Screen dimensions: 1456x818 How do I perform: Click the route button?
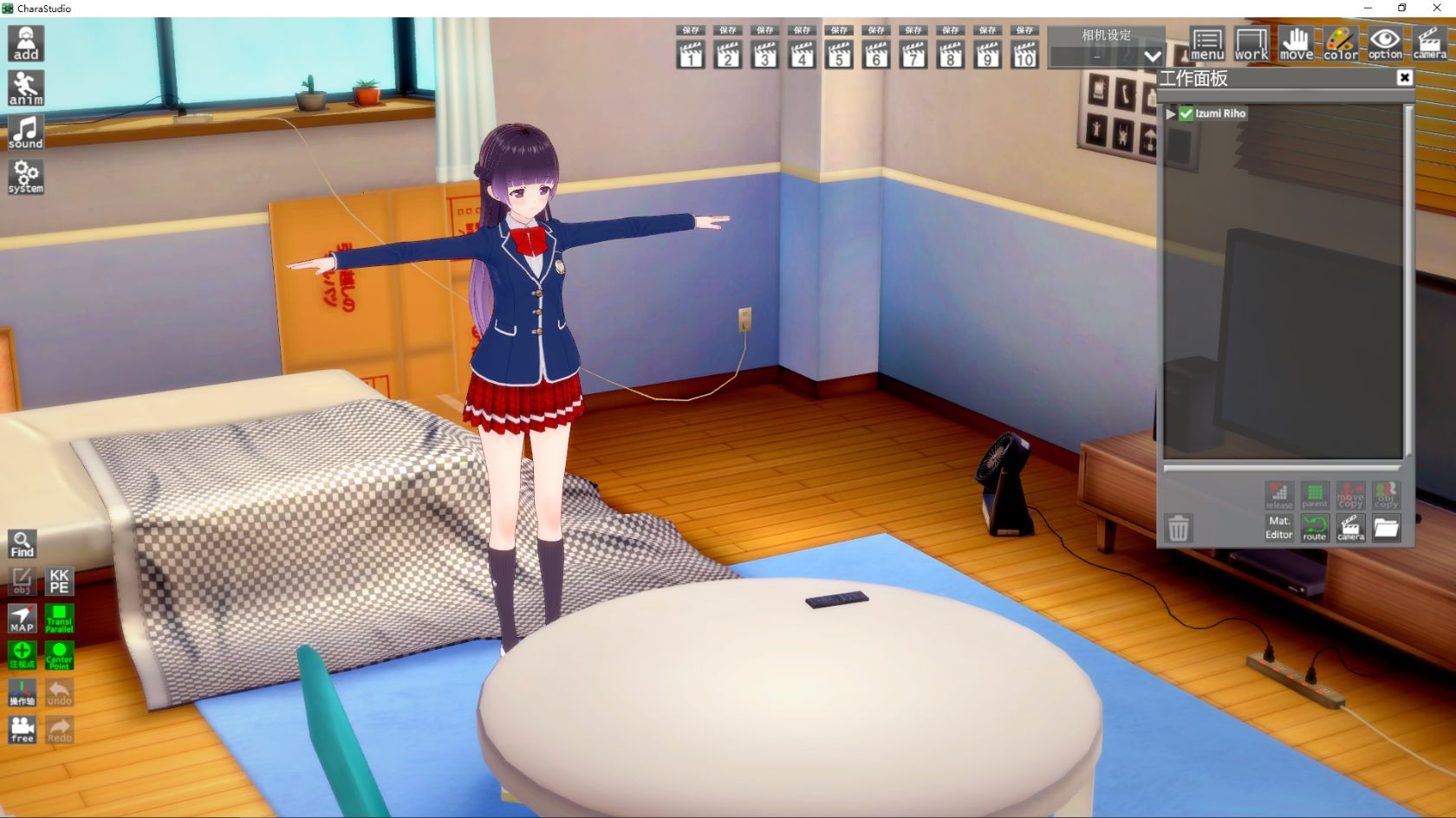(1315, 527)
